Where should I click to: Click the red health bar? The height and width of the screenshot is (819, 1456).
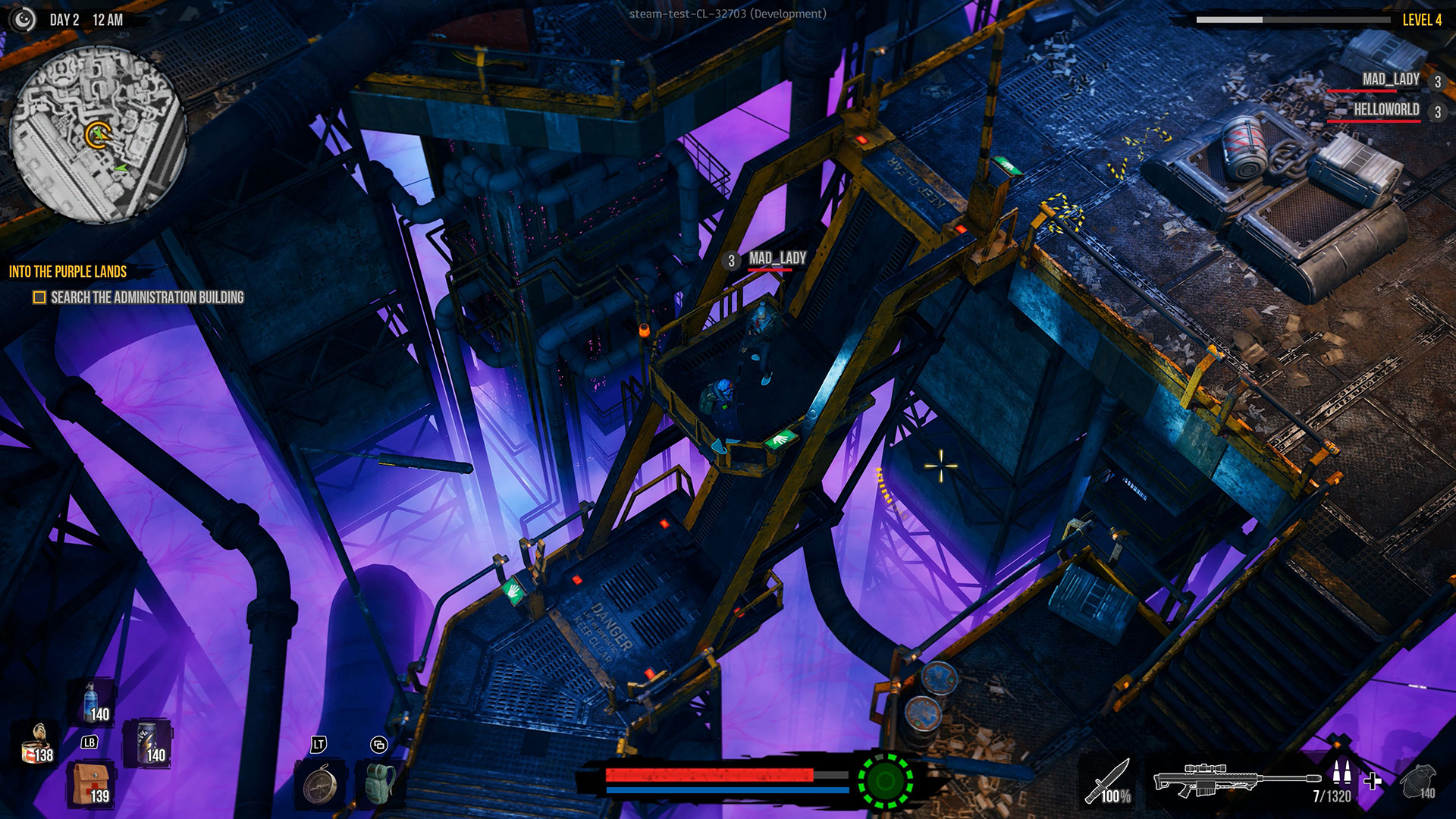(x=709, y=775)
